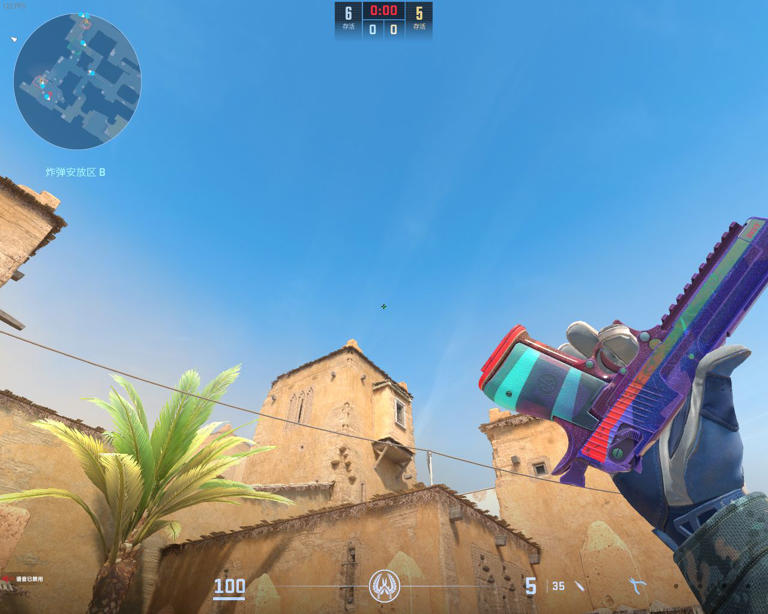
Task: Click the laurel wreath emblem icon
Action: 384,585
